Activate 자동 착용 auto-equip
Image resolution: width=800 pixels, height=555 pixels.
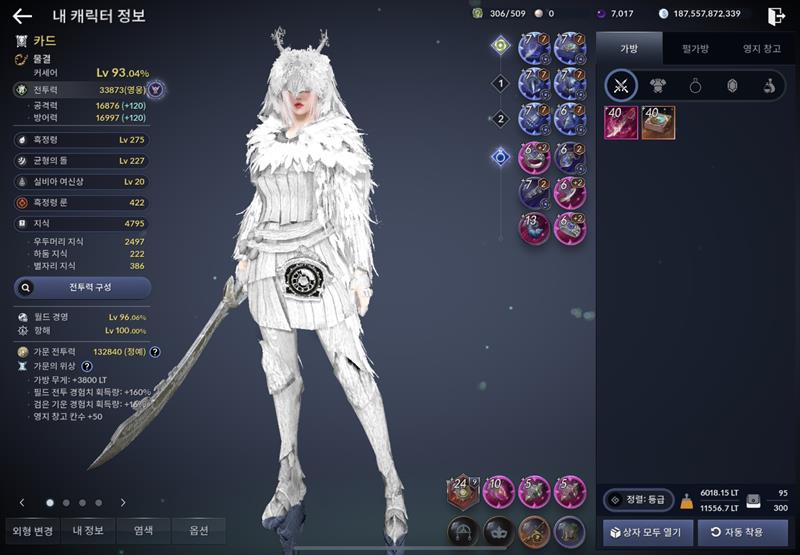coord(743,532)
